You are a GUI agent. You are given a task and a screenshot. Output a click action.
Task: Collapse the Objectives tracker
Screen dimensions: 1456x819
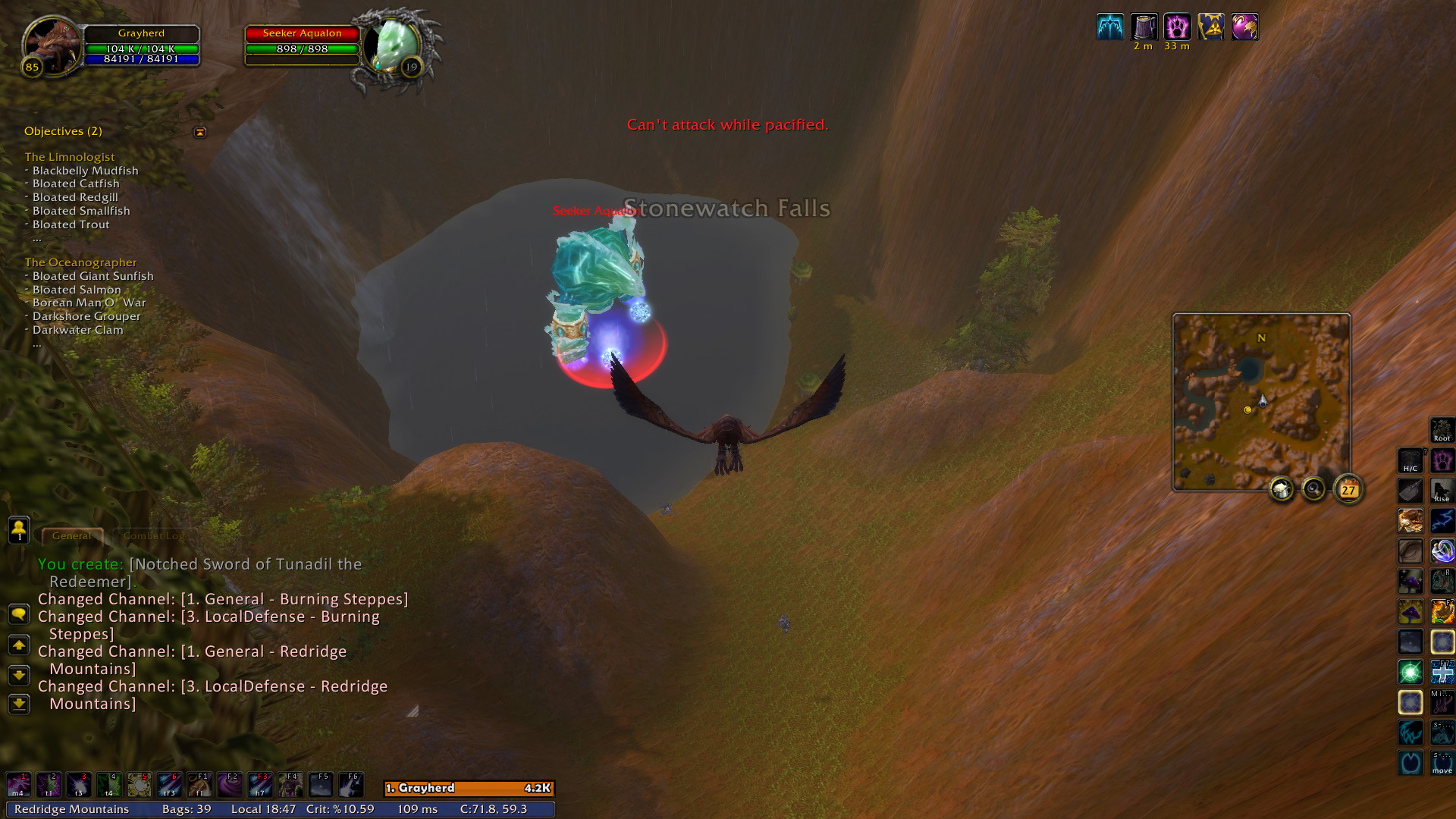pos(200,132)
